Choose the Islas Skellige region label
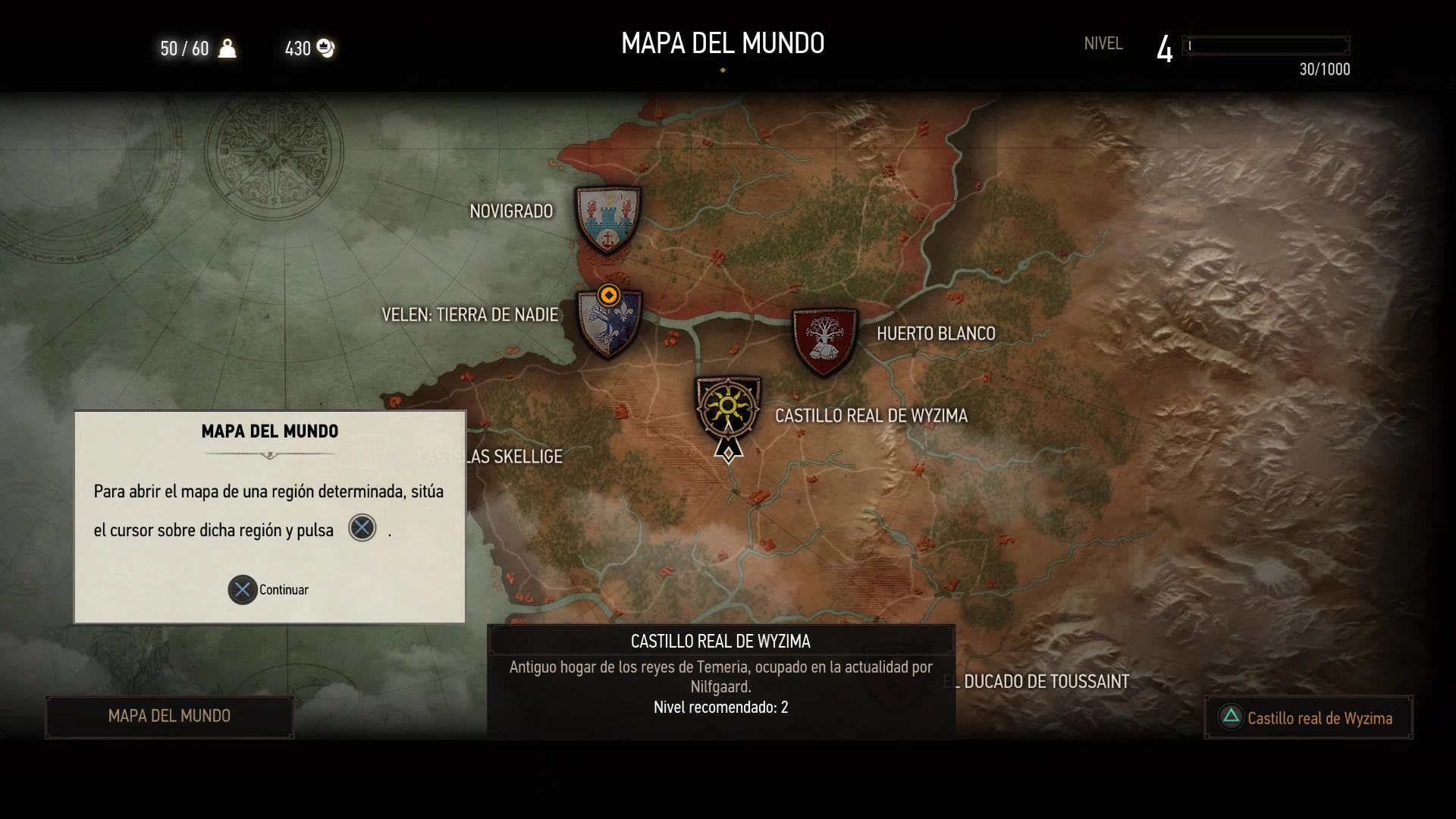The image size is (1456, 819). [516, 457]
